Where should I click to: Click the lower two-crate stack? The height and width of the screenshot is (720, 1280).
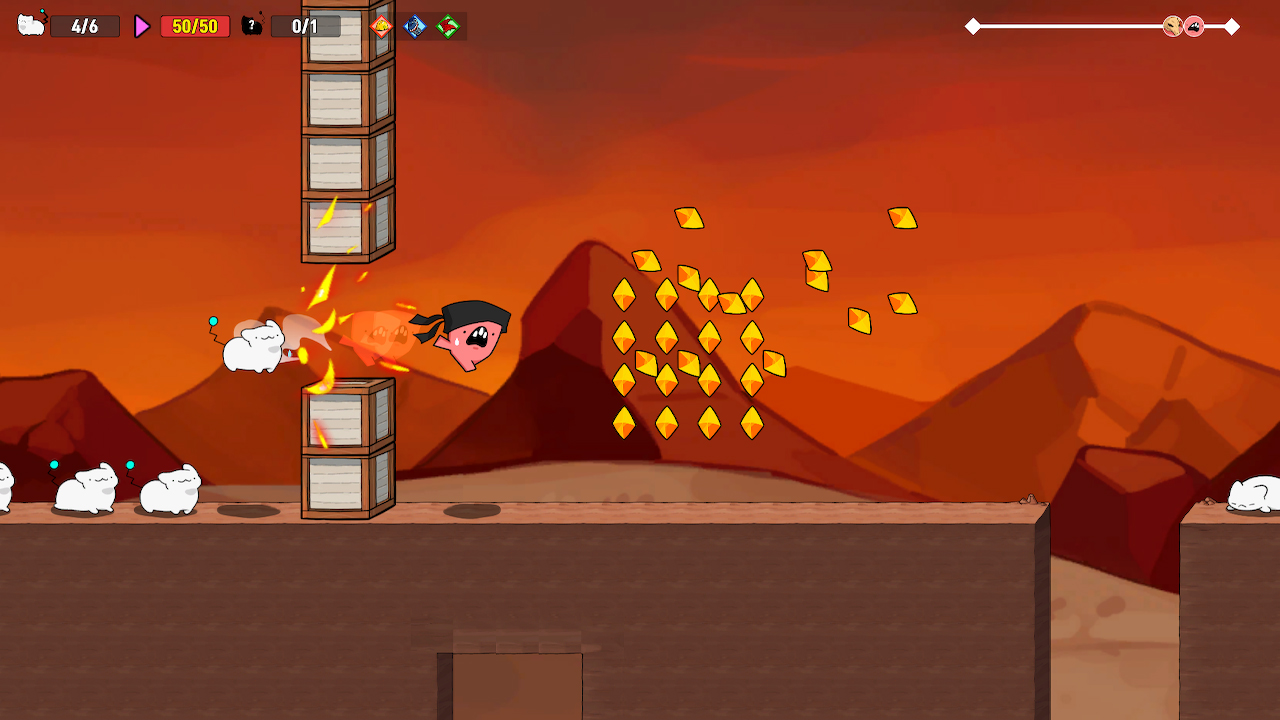pos(348,450)
